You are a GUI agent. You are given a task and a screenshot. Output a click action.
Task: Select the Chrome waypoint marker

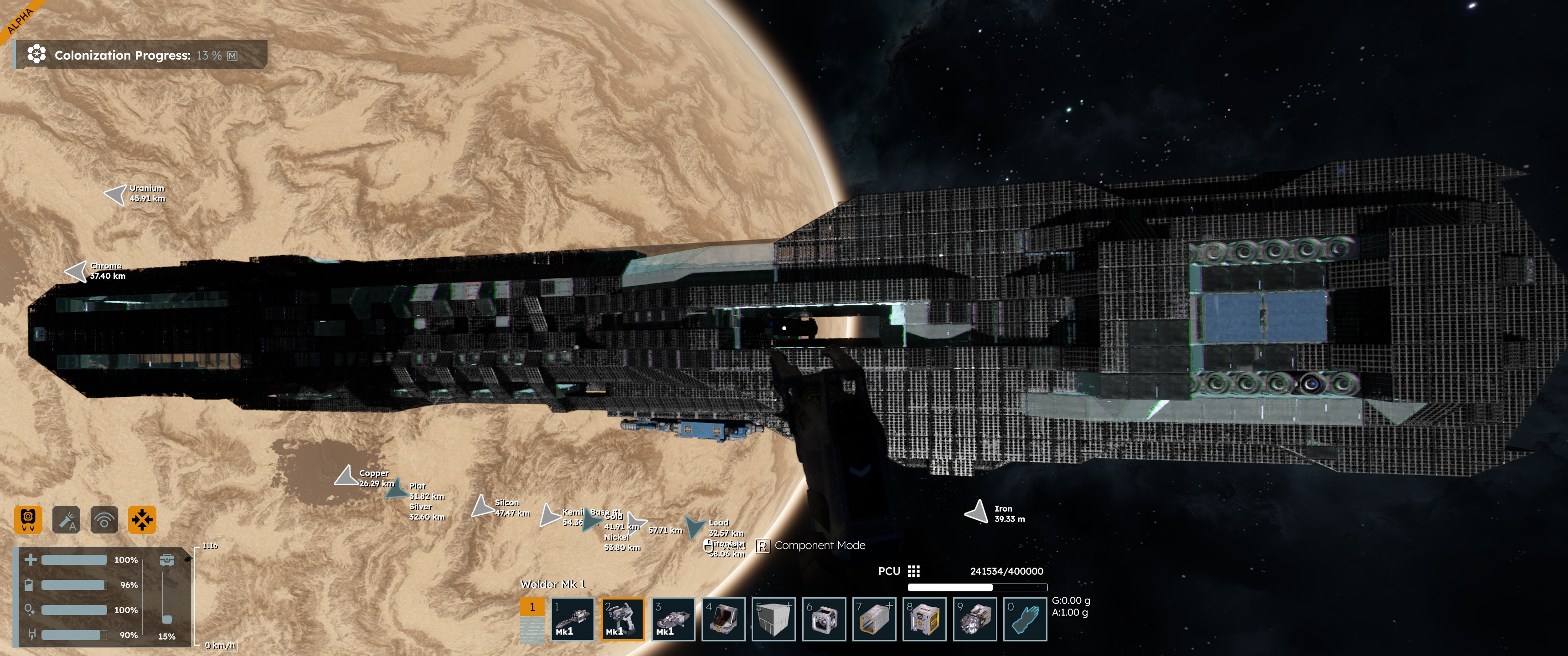tap(77, 272)
